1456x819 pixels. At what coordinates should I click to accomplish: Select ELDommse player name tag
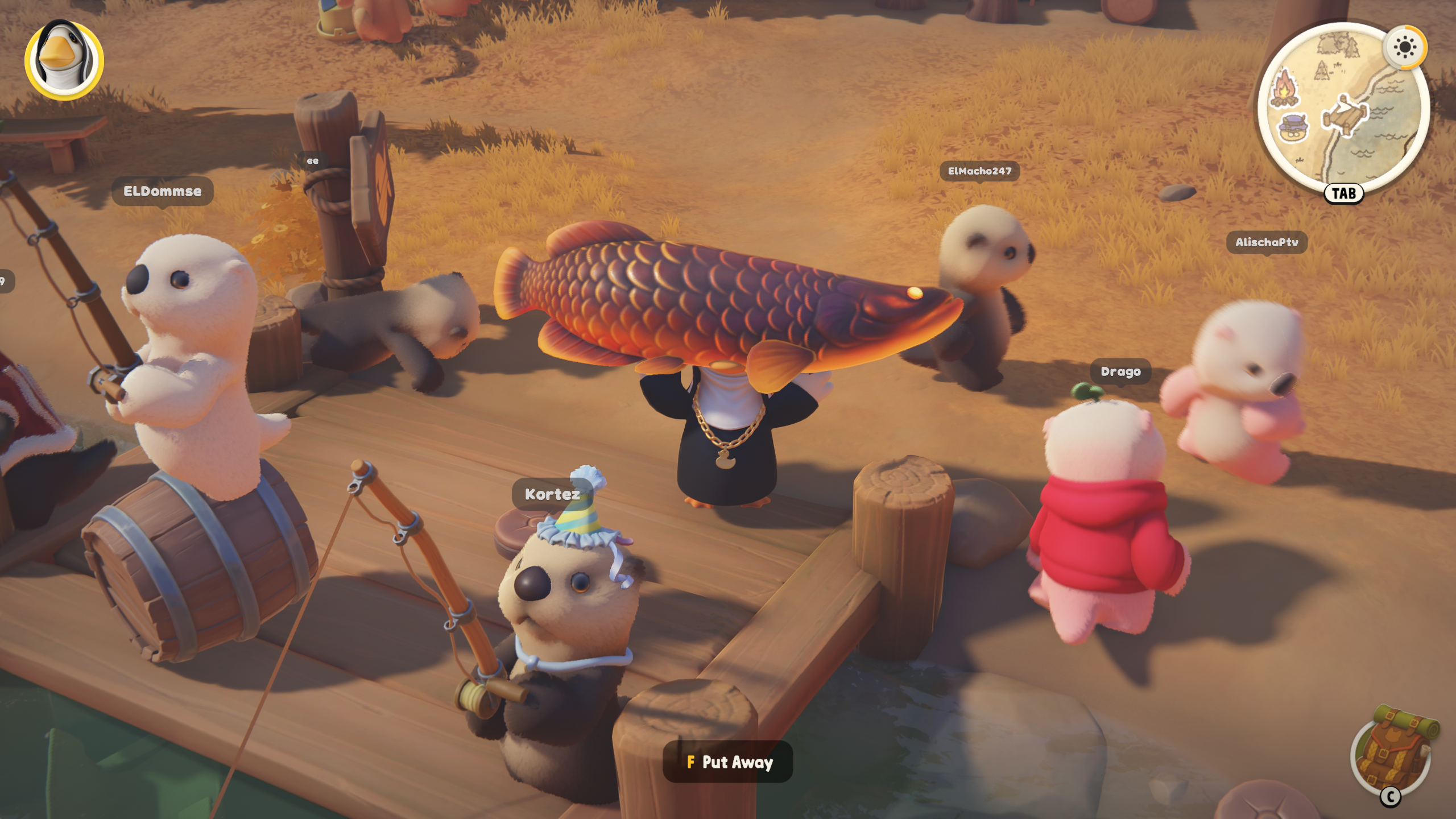point(162,191)
